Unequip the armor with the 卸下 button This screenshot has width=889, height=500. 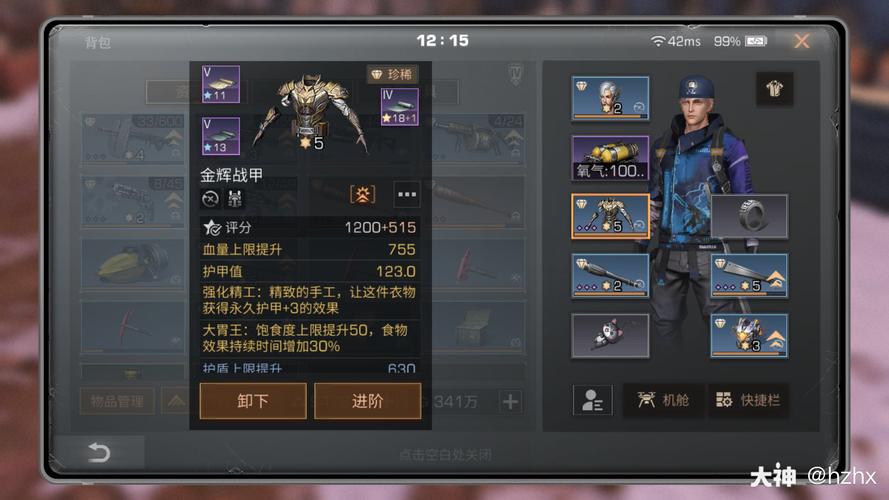click(253, 401)
